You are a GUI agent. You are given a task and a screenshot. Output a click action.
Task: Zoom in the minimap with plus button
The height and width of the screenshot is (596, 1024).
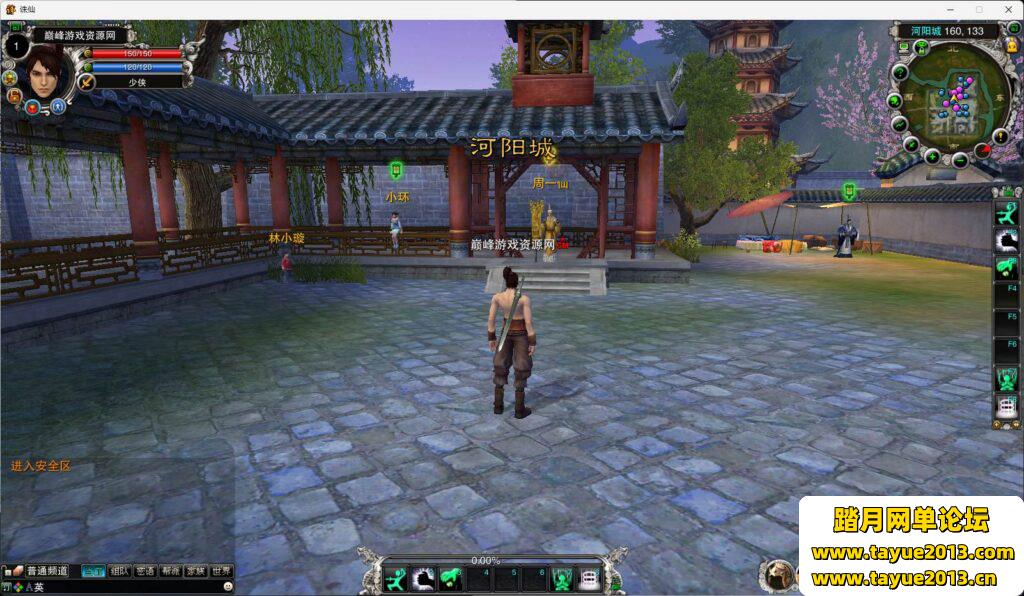click(x=932, y=157)
